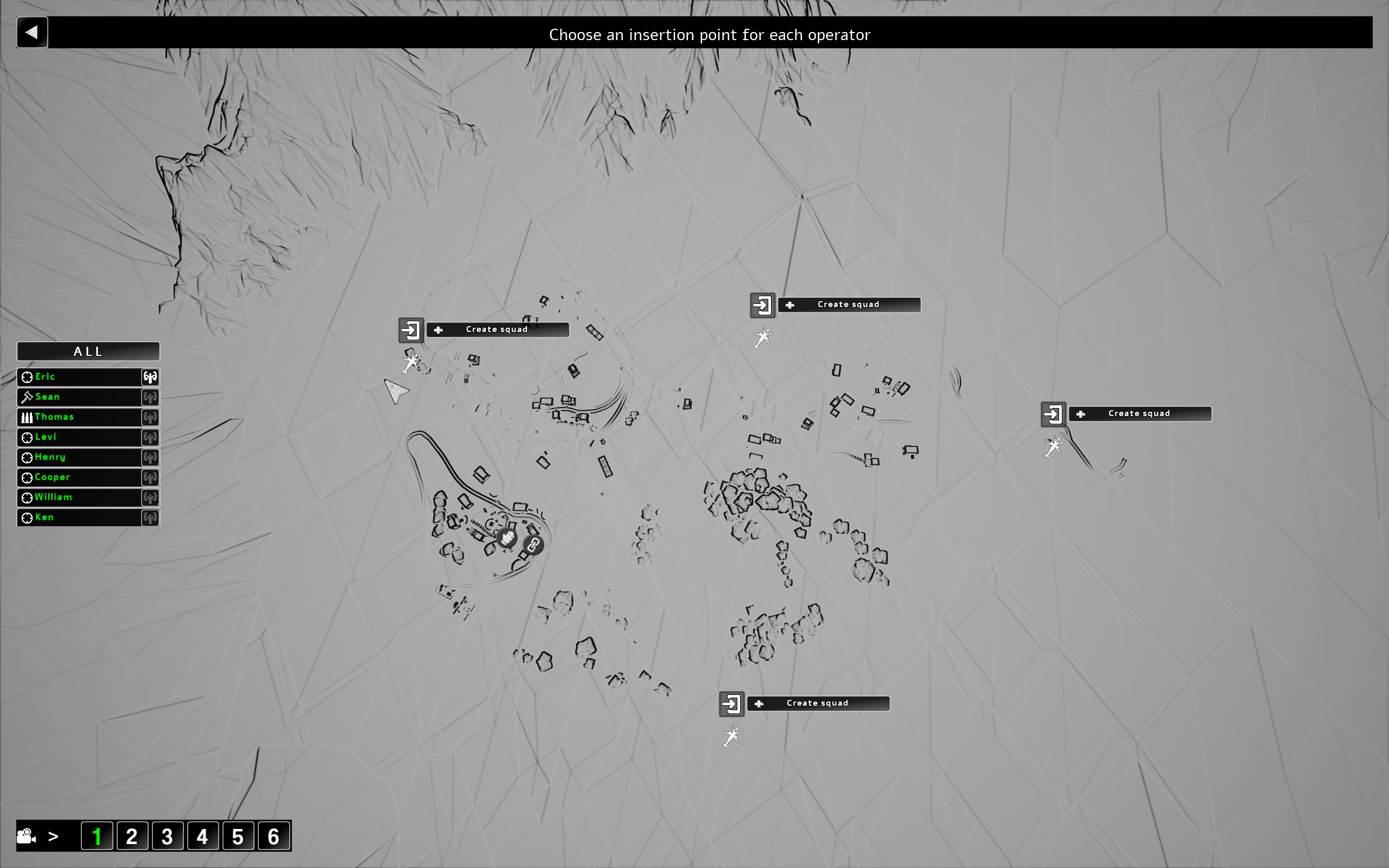Switch to camera view 3
Screen dimensions: 1389x868
167,837
